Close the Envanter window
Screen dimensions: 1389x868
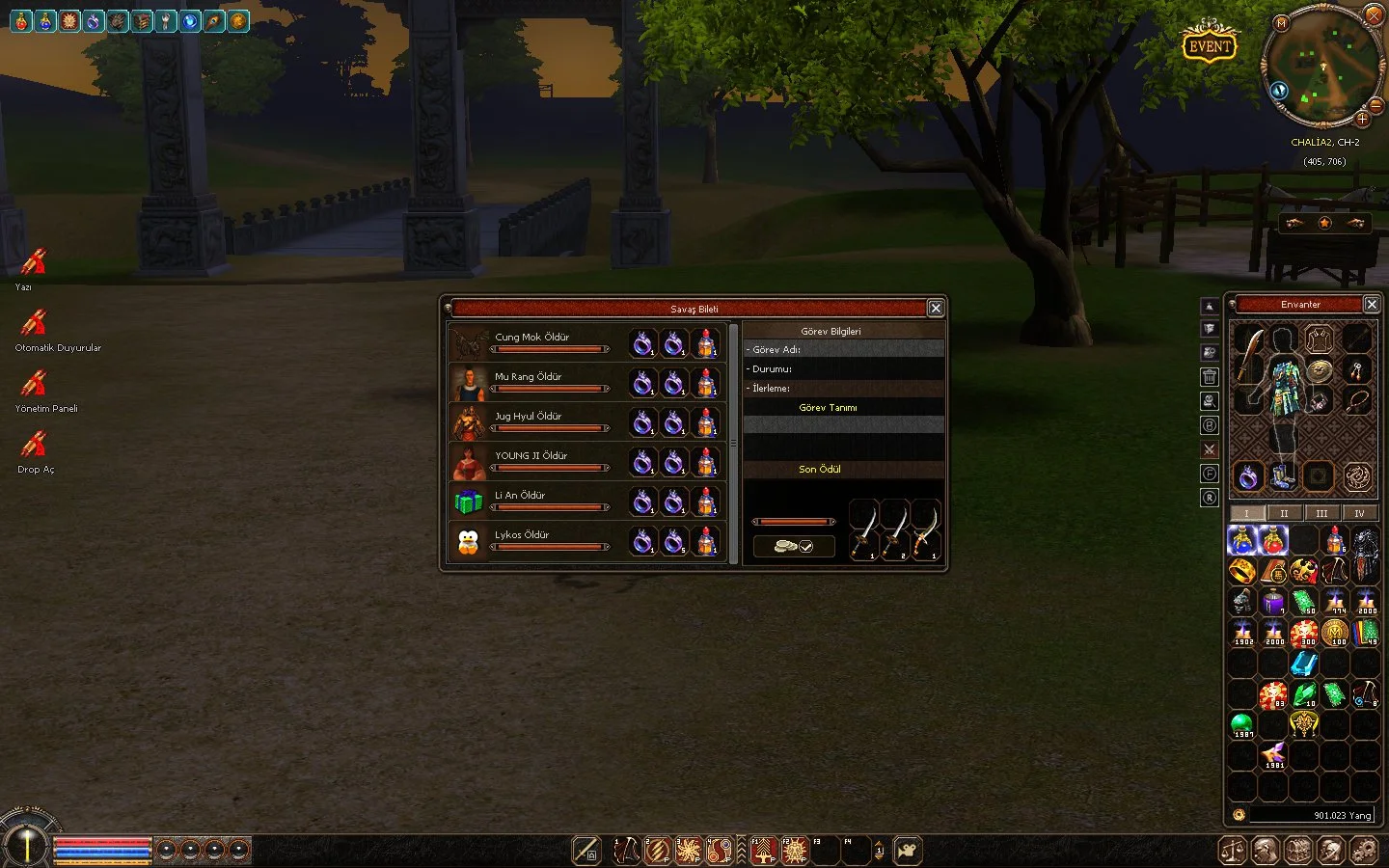pos(1371,304)
